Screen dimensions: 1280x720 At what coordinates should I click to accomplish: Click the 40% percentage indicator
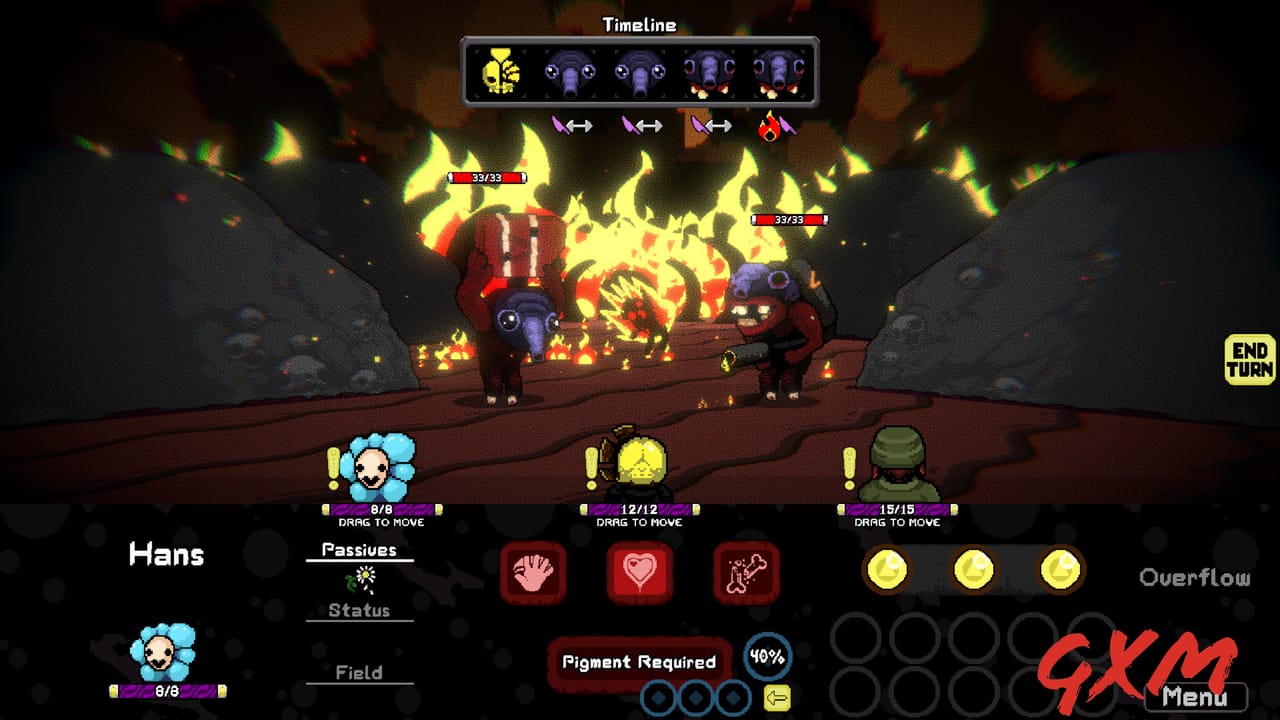click(766, 656)
